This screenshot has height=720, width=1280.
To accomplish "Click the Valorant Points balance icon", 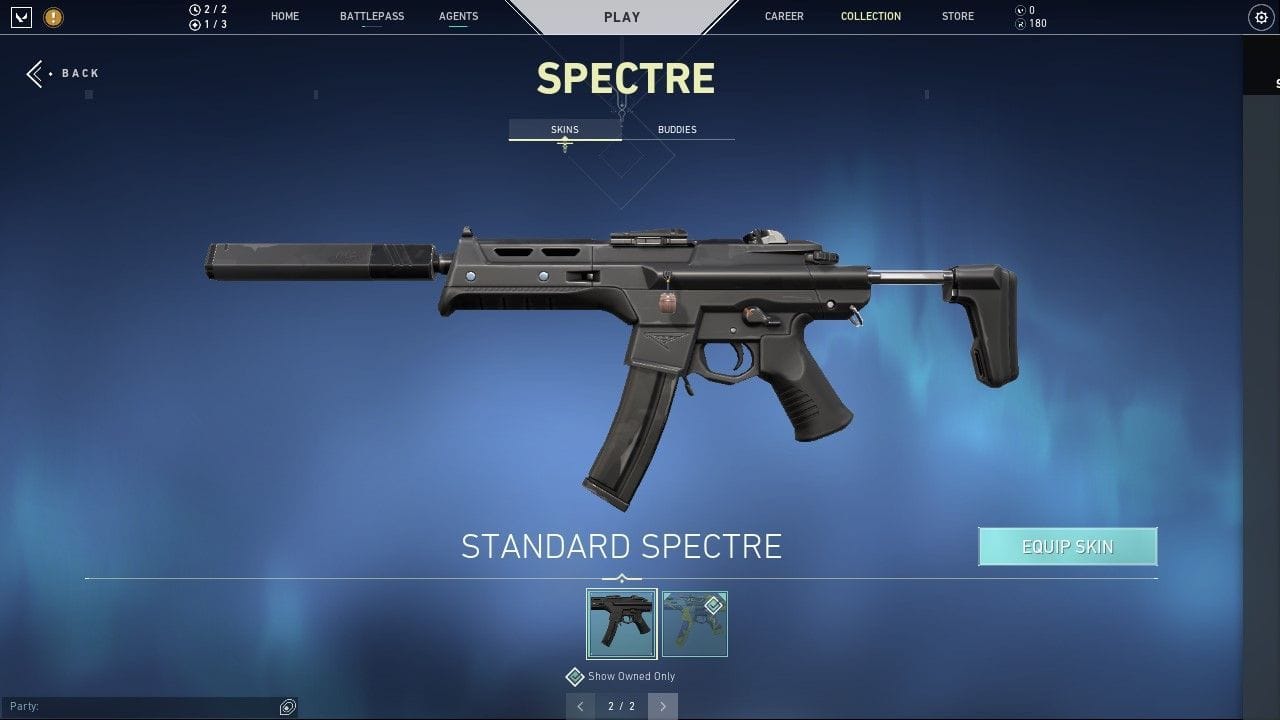I will 1022,9.
